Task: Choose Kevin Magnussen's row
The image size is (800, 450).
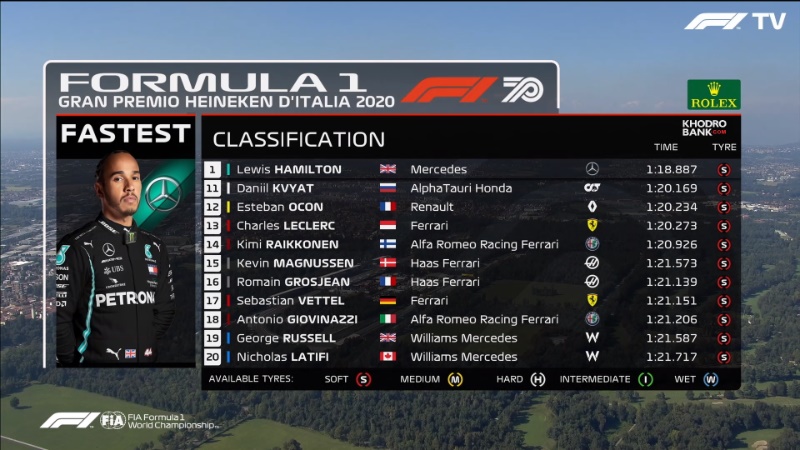Action: 470,263
